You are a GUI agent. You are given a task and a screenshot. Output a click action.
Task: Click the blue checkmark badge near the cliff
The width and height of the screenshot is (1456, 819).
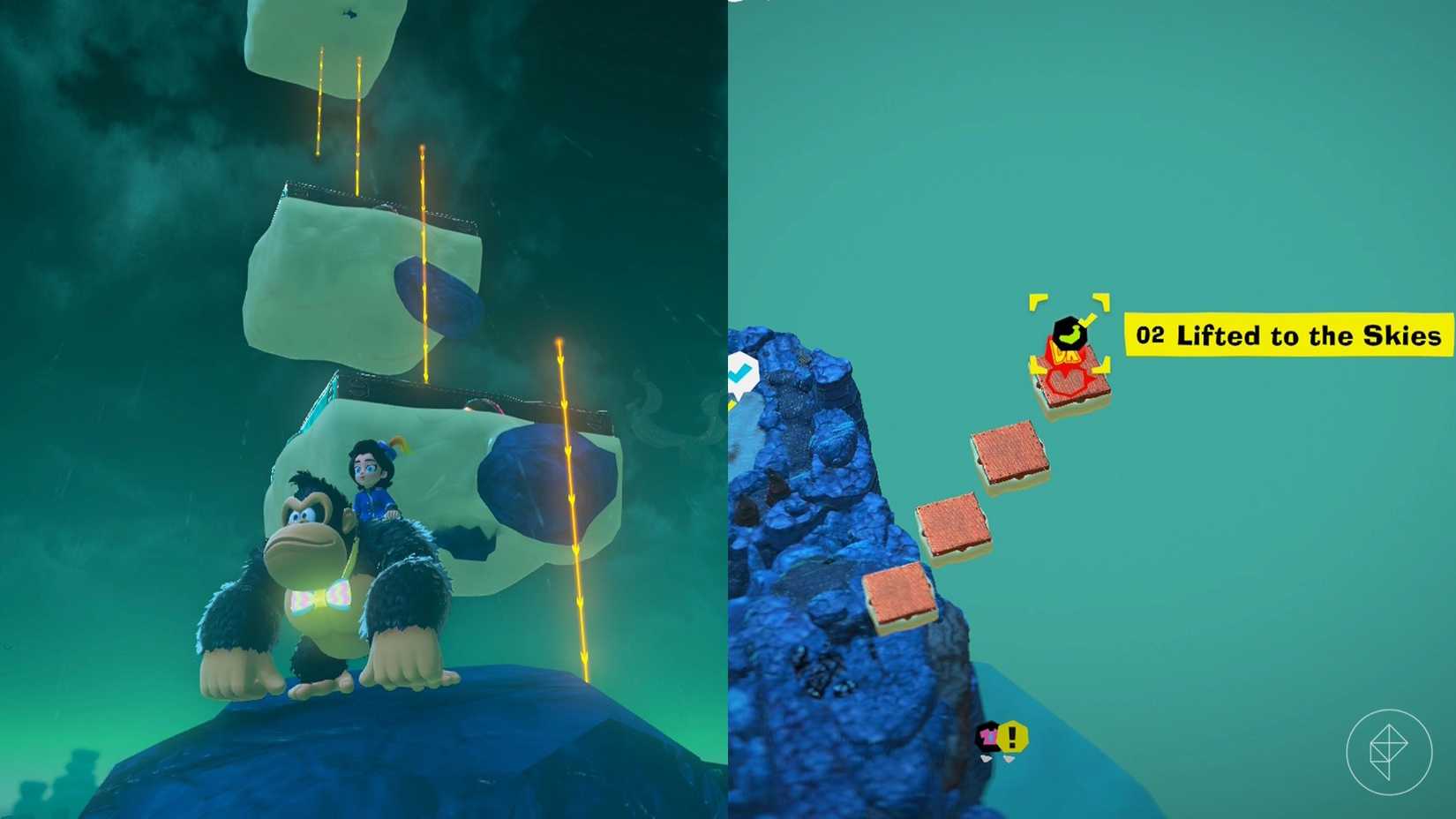[744, 374]
